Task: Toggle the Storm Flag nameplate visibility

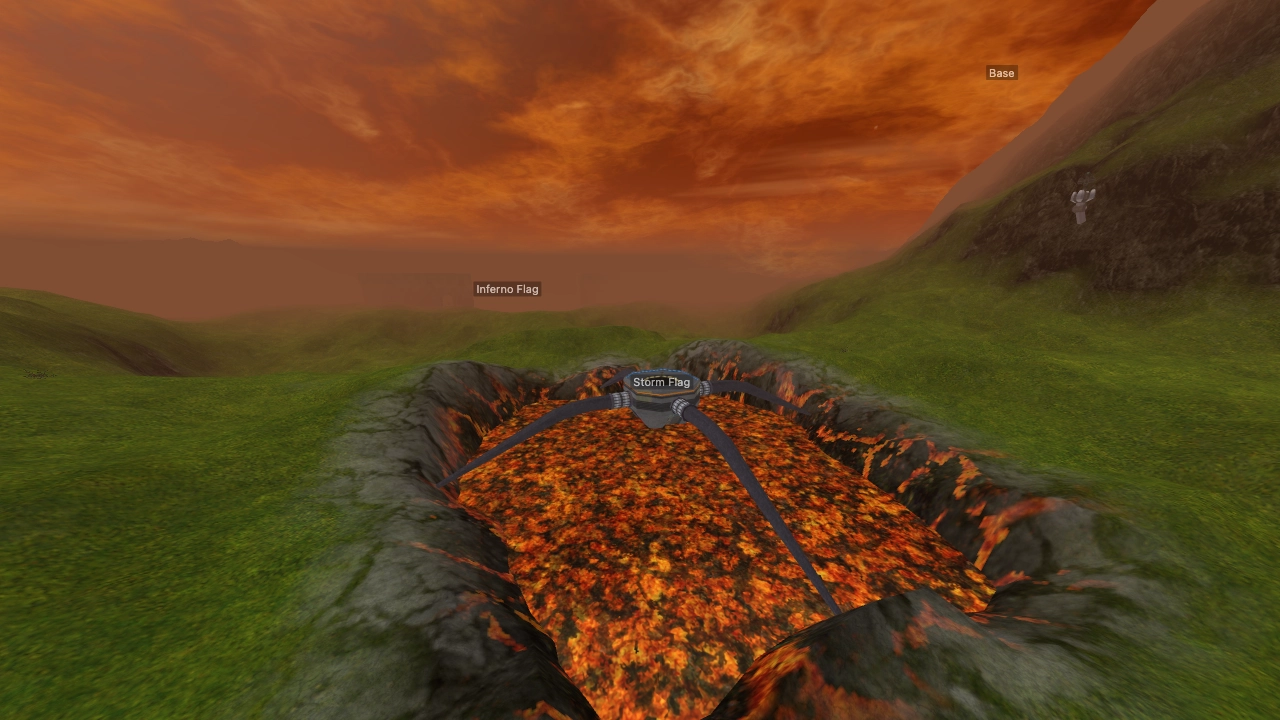Action: click(661, 381)
